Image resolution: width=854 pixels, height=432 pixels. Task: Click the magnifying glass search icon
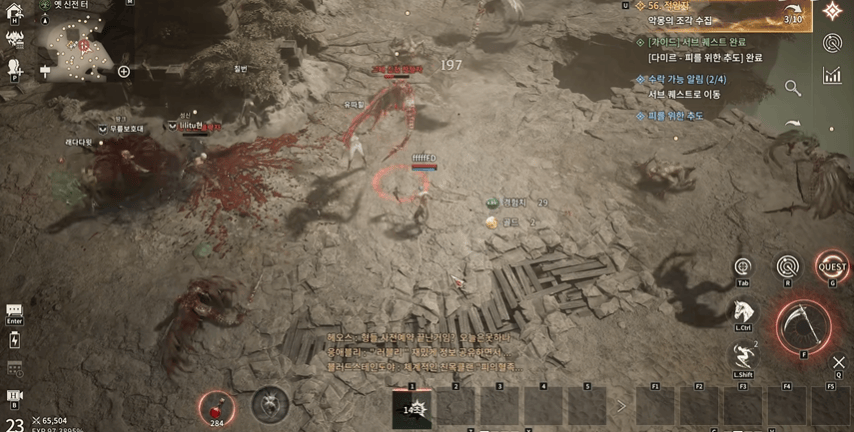793,88
